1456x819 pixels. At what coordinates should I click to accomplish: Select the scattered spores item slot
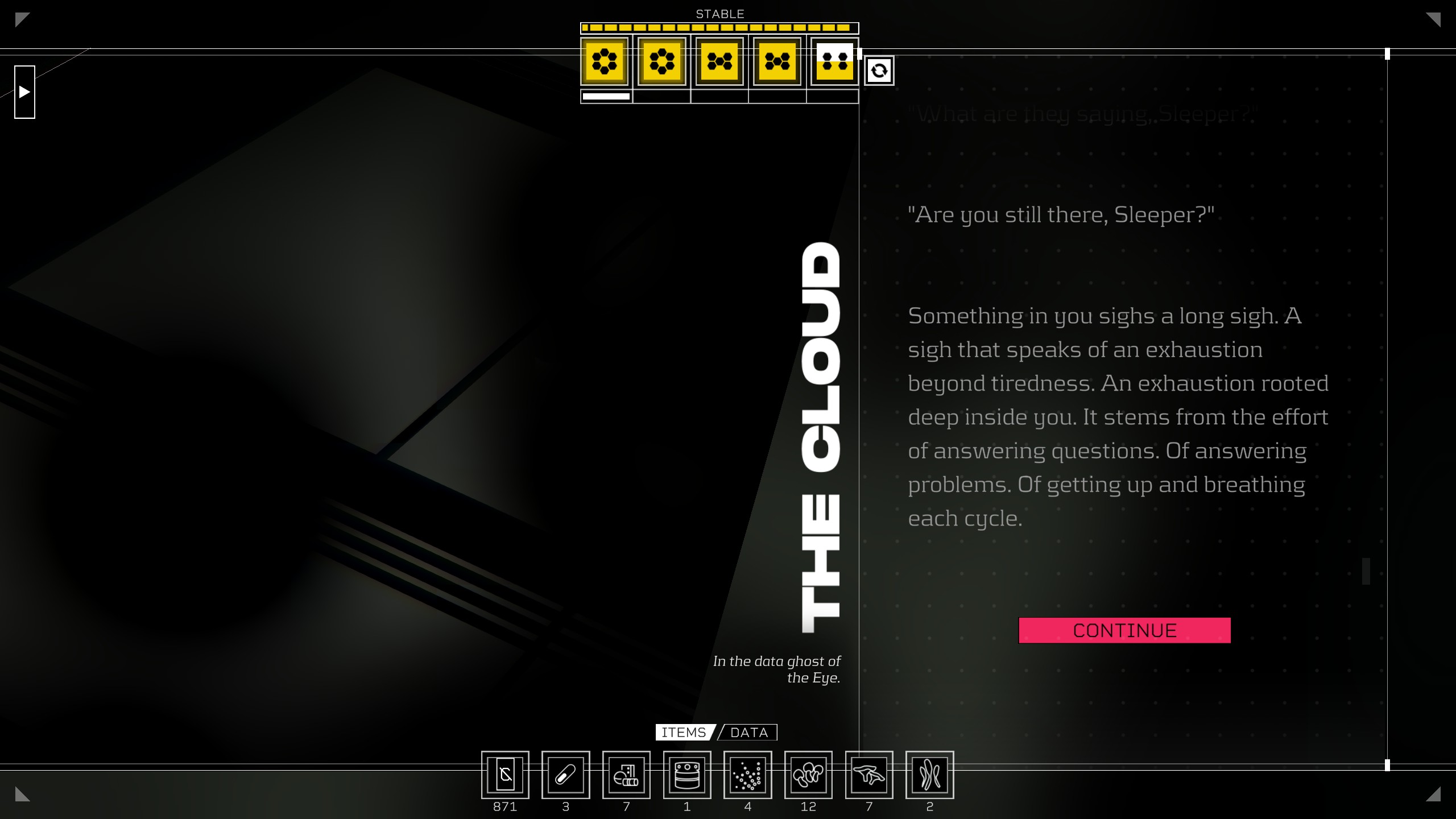pyautogui.click(x=747, y=775)
